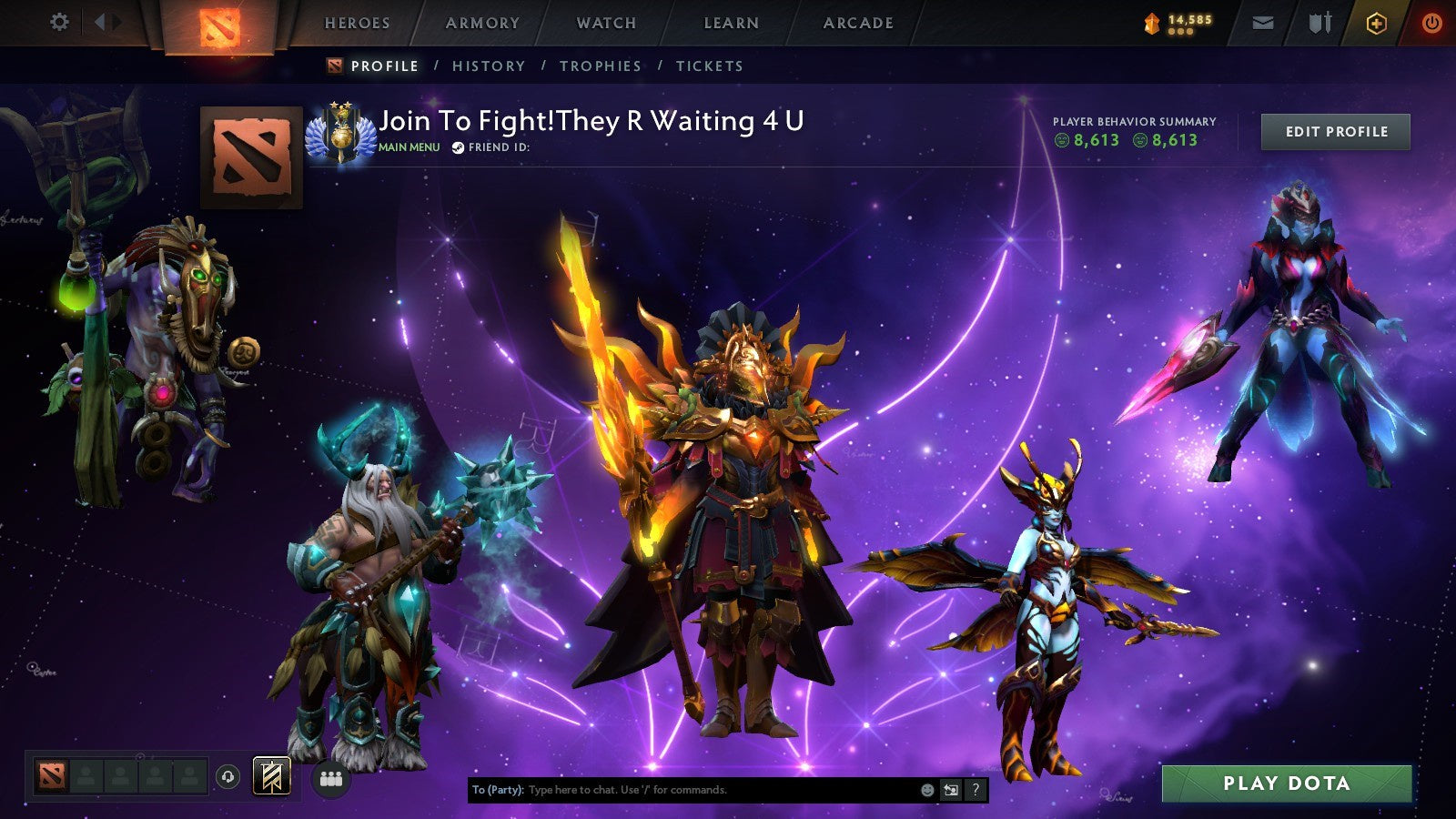Open the emoticon picker in chat bar
1456x819 pixels.
[x=927, y=790]
